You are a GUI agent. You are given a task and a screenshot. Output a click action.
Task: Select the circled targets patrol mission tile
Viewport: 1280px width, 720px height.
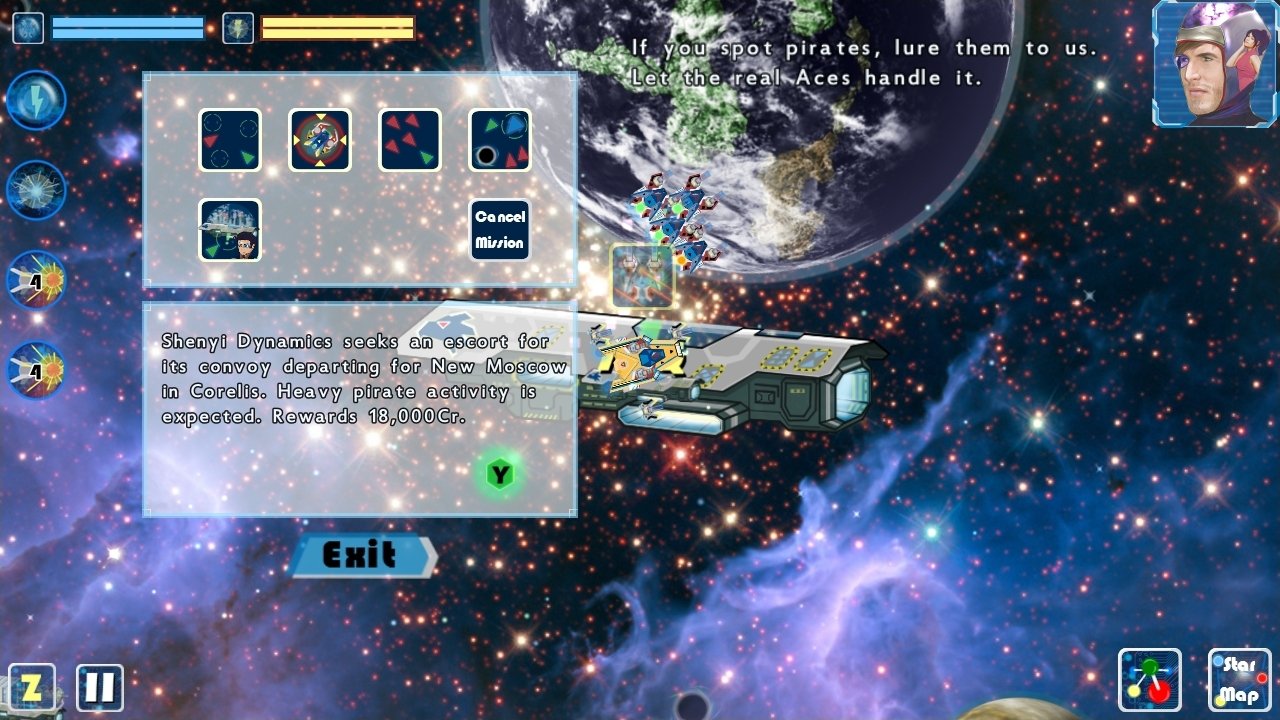[x=229, y=141]
